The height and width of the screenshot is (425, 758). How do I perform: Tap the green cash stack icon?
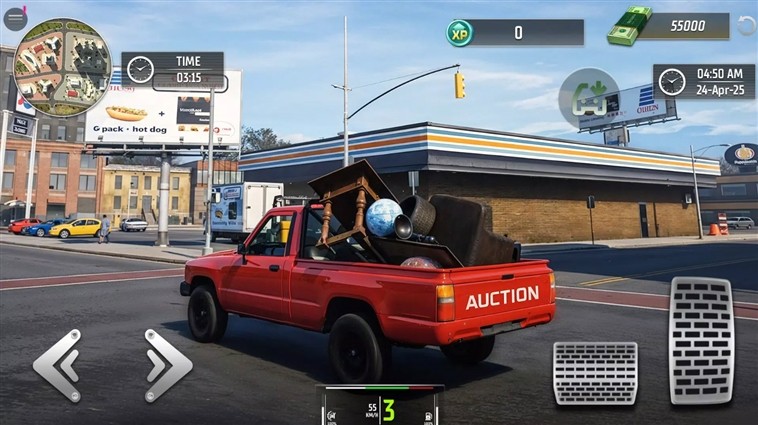coord(629,26)
